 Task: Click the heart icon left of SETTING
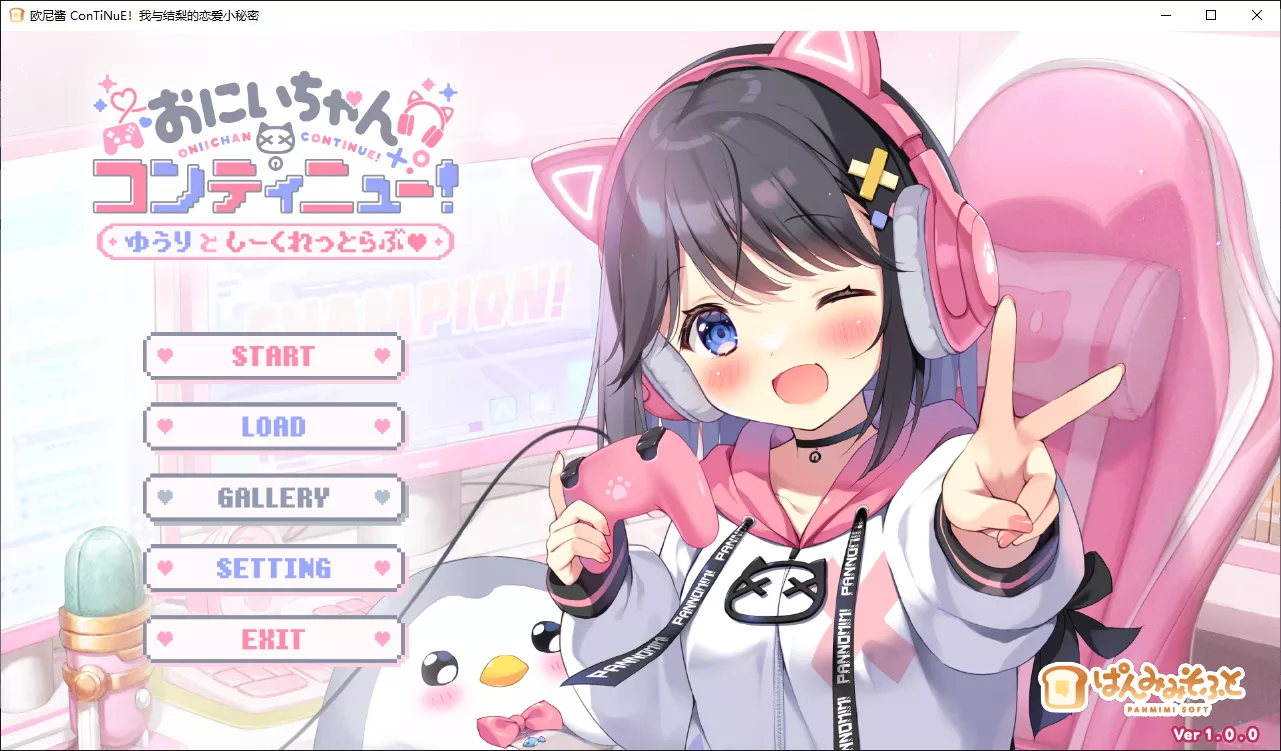pos(166,568)
